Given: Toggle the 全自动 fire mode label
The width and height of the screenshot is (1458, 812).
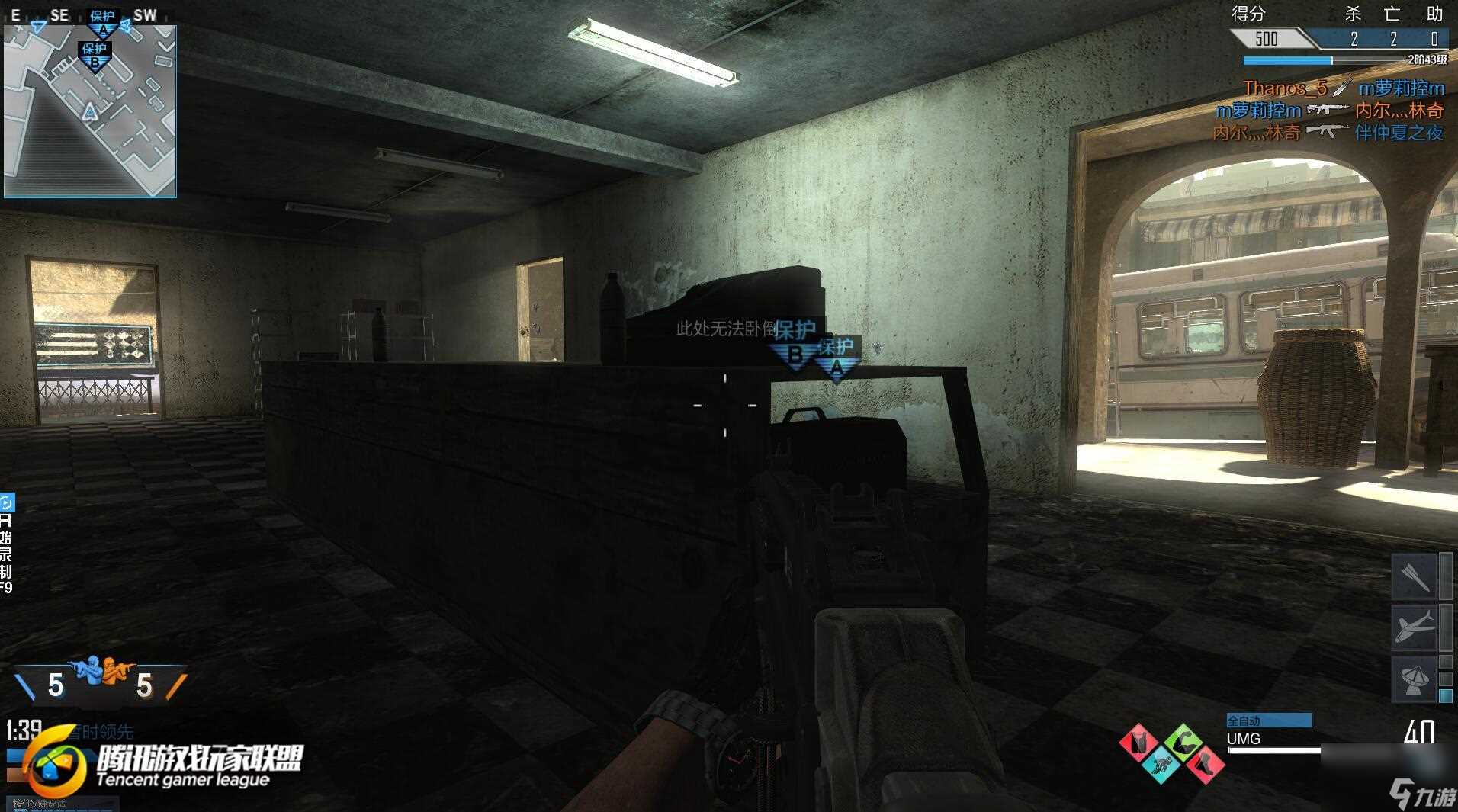Looking at the screenshot, I should (1268, 721).
